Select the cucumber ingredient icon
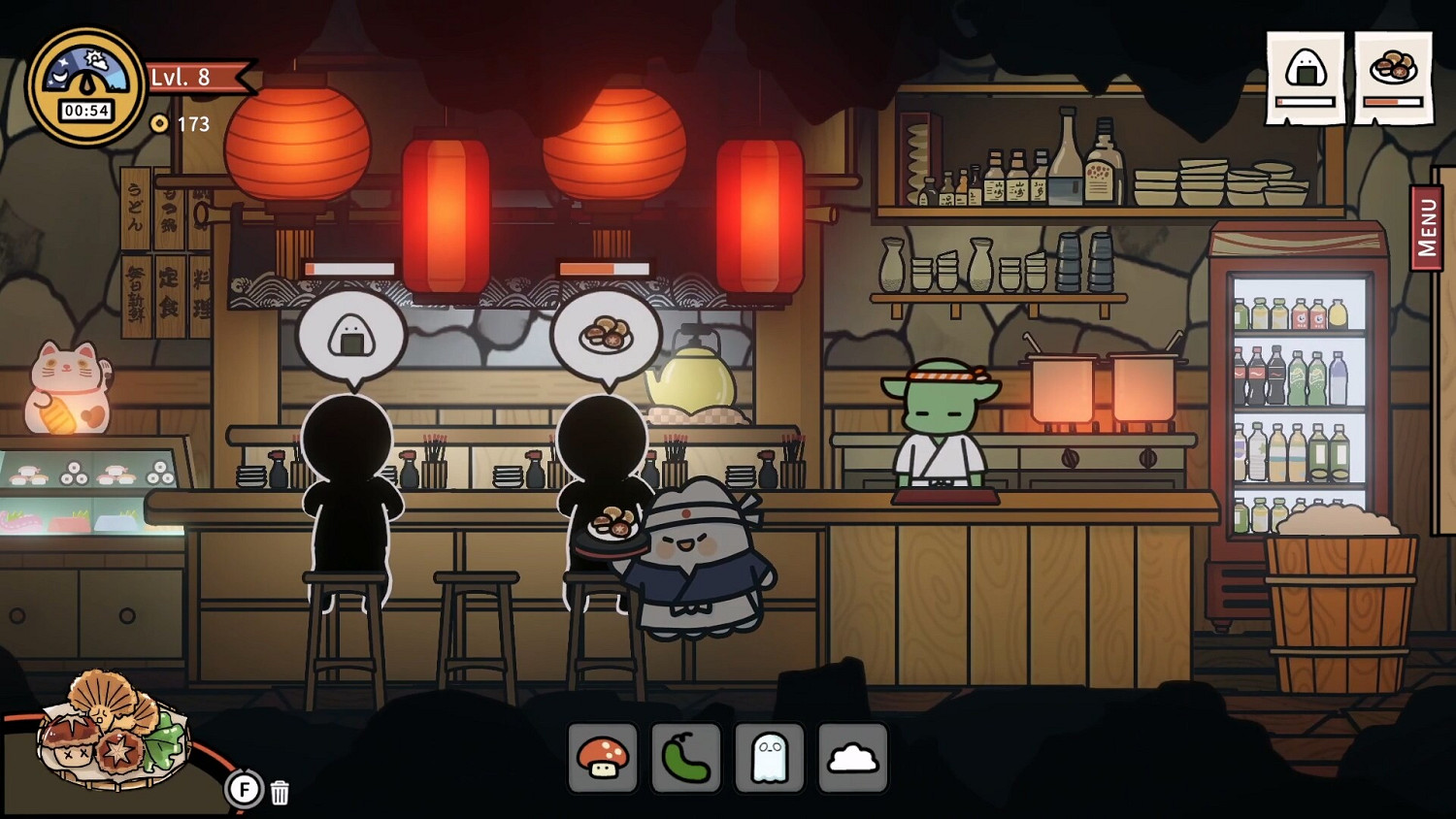Image resolution: width=1456 pixels, height=819 pixels. pyautogui.click(x=686, y=760)
